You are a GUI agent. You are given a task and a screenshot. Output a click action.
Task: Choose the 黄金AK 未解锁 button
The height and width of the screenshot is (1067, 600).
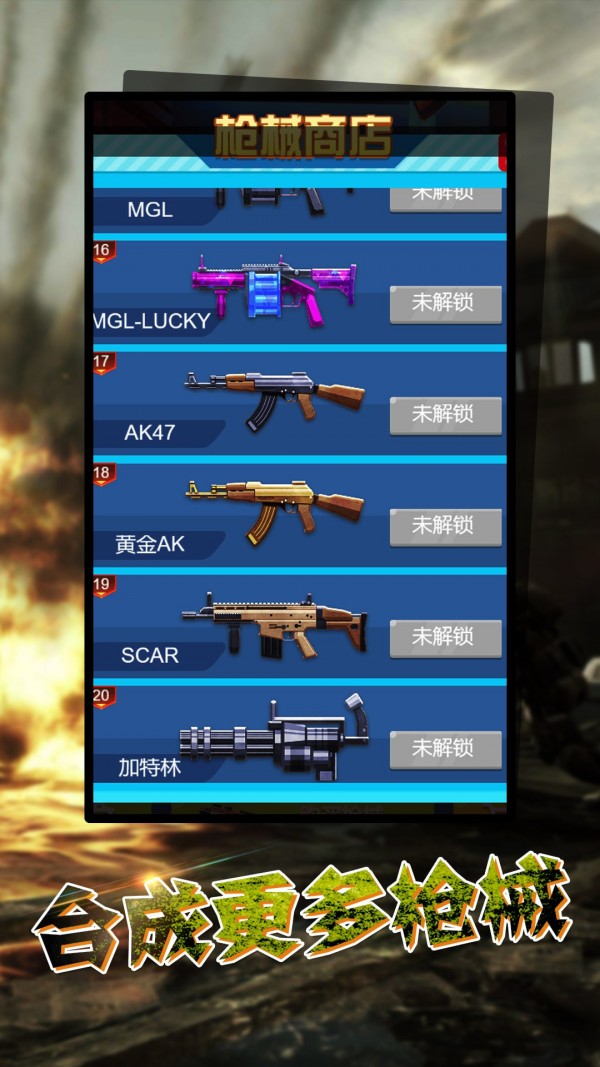(x=445, y=525)
